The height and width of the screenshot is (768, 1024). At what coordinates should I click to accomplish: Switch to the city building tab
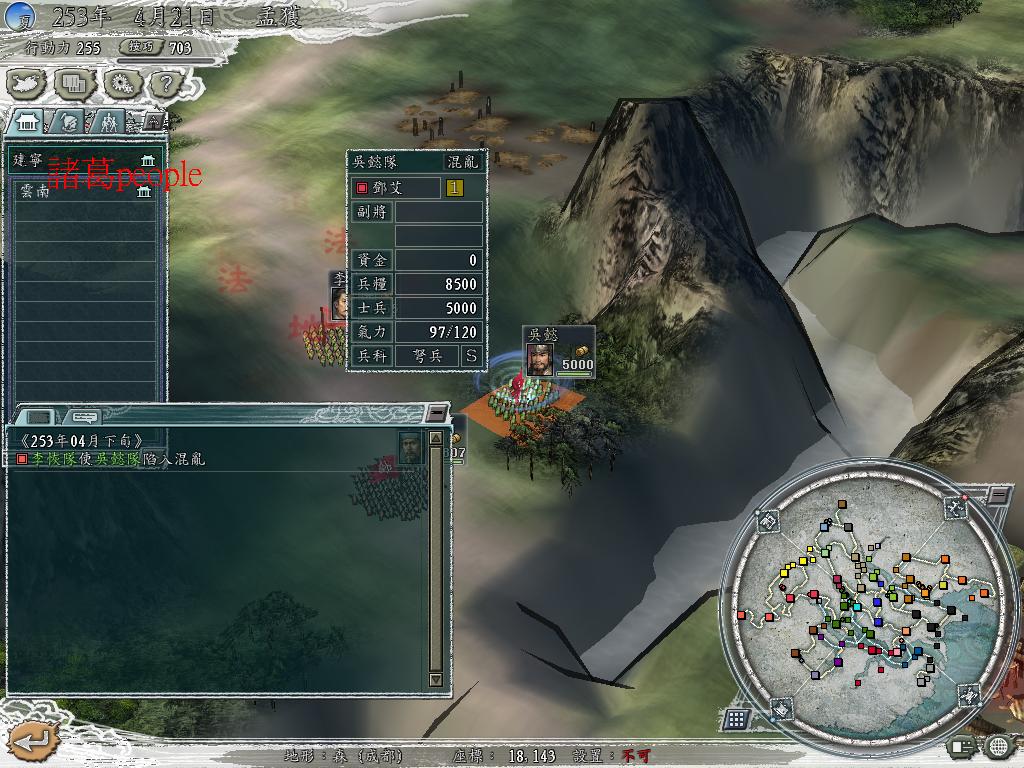click(28, 122)
